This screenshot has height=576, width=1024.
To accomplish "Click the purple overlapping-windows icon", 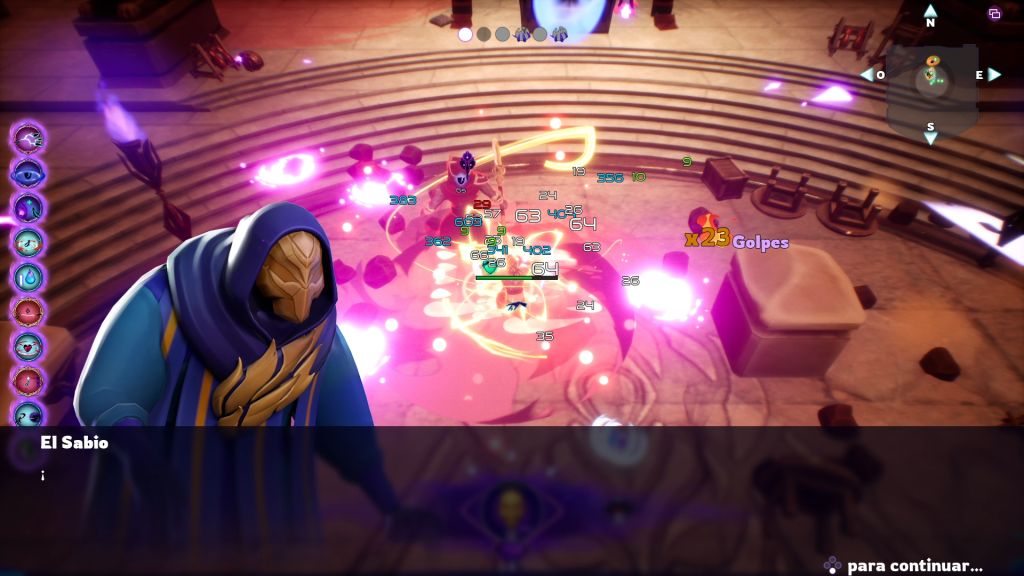I will point(994,13).
